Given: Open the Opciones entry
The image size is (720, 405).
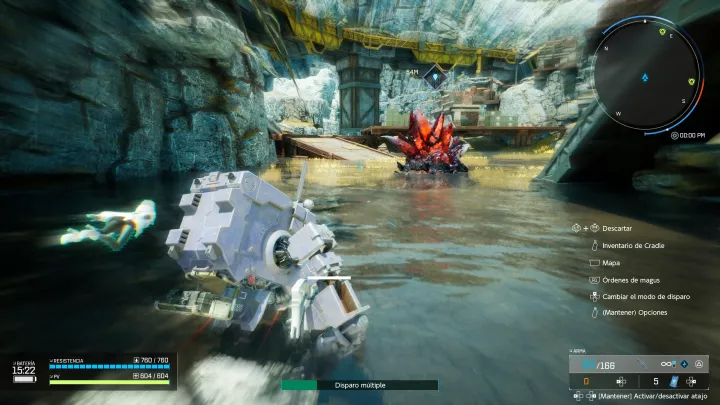Looking at the screenshot, I should 634,313.
